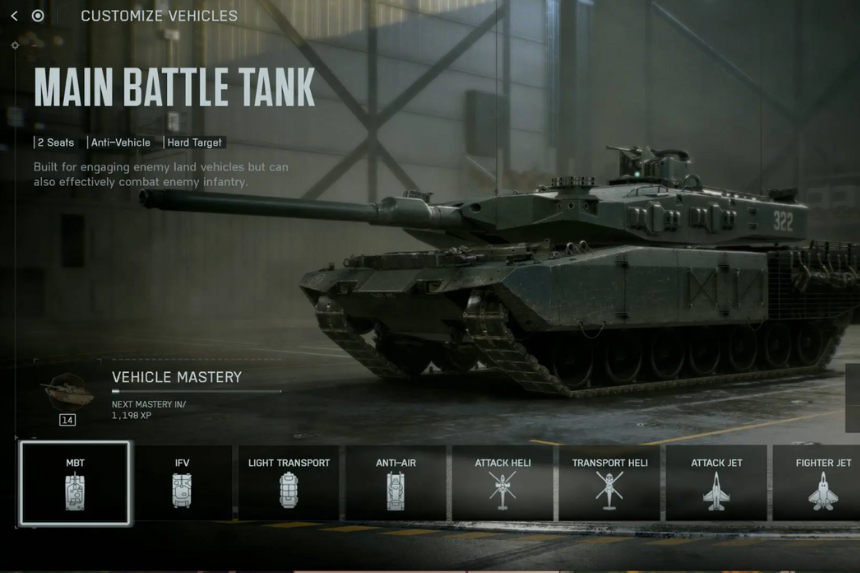This screenshot has width=860, height=573.
Task: Choose the IFV vehicle category
Action: click(182, 483)
